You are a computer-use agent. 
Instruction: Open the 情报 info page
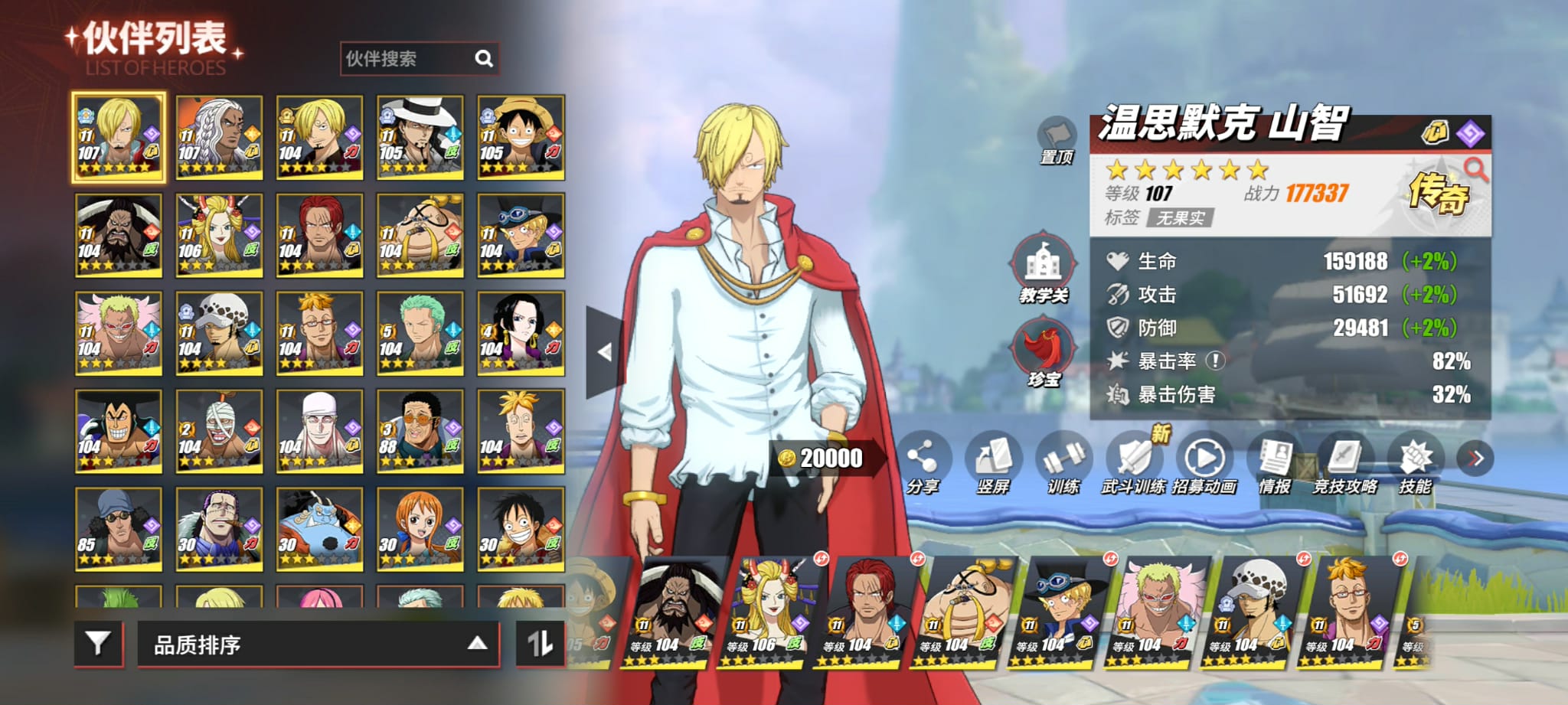coord(1275,461)
